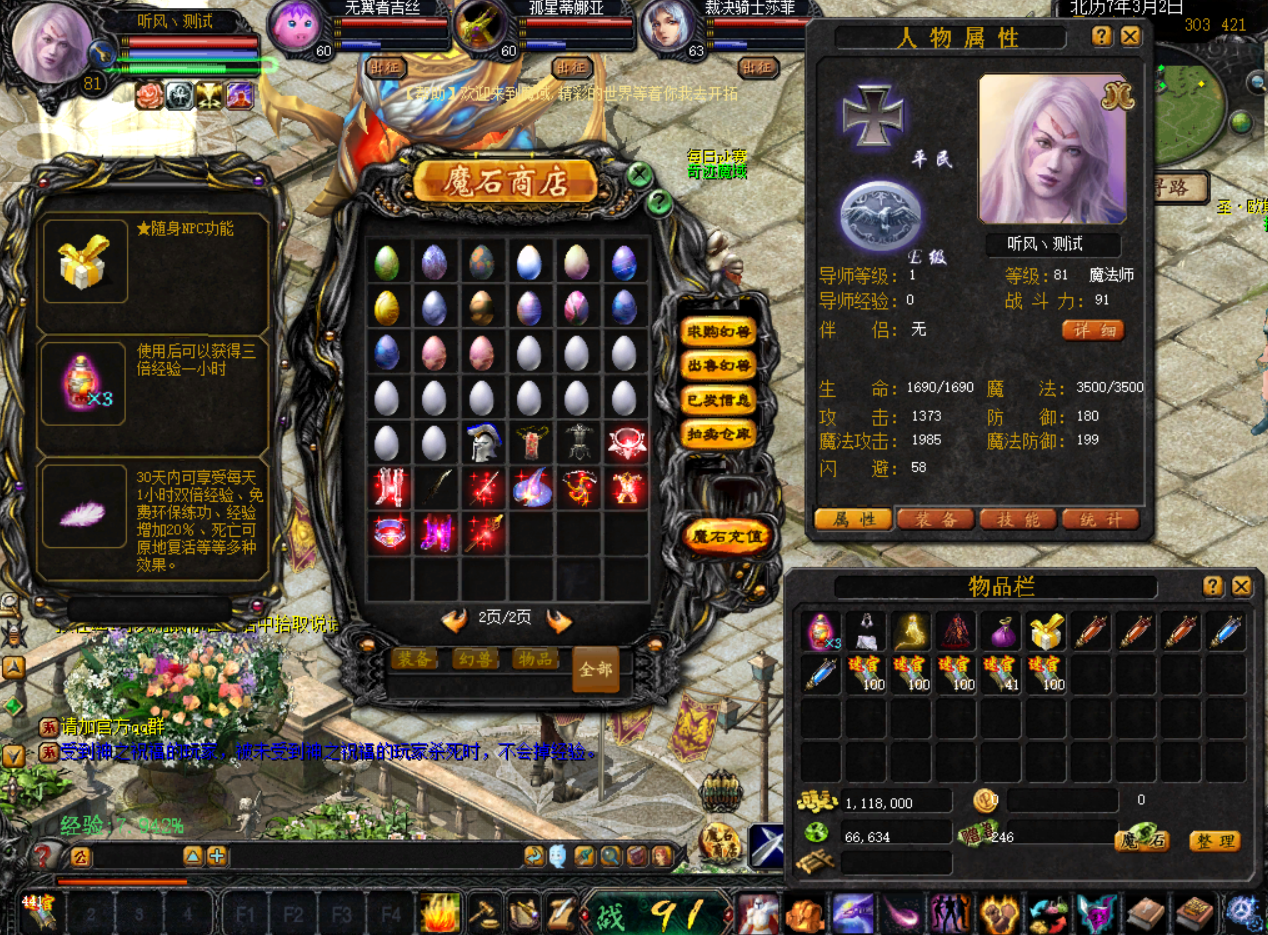
Task: Switch to the 装备 tab in character panel
Action: 935,519
